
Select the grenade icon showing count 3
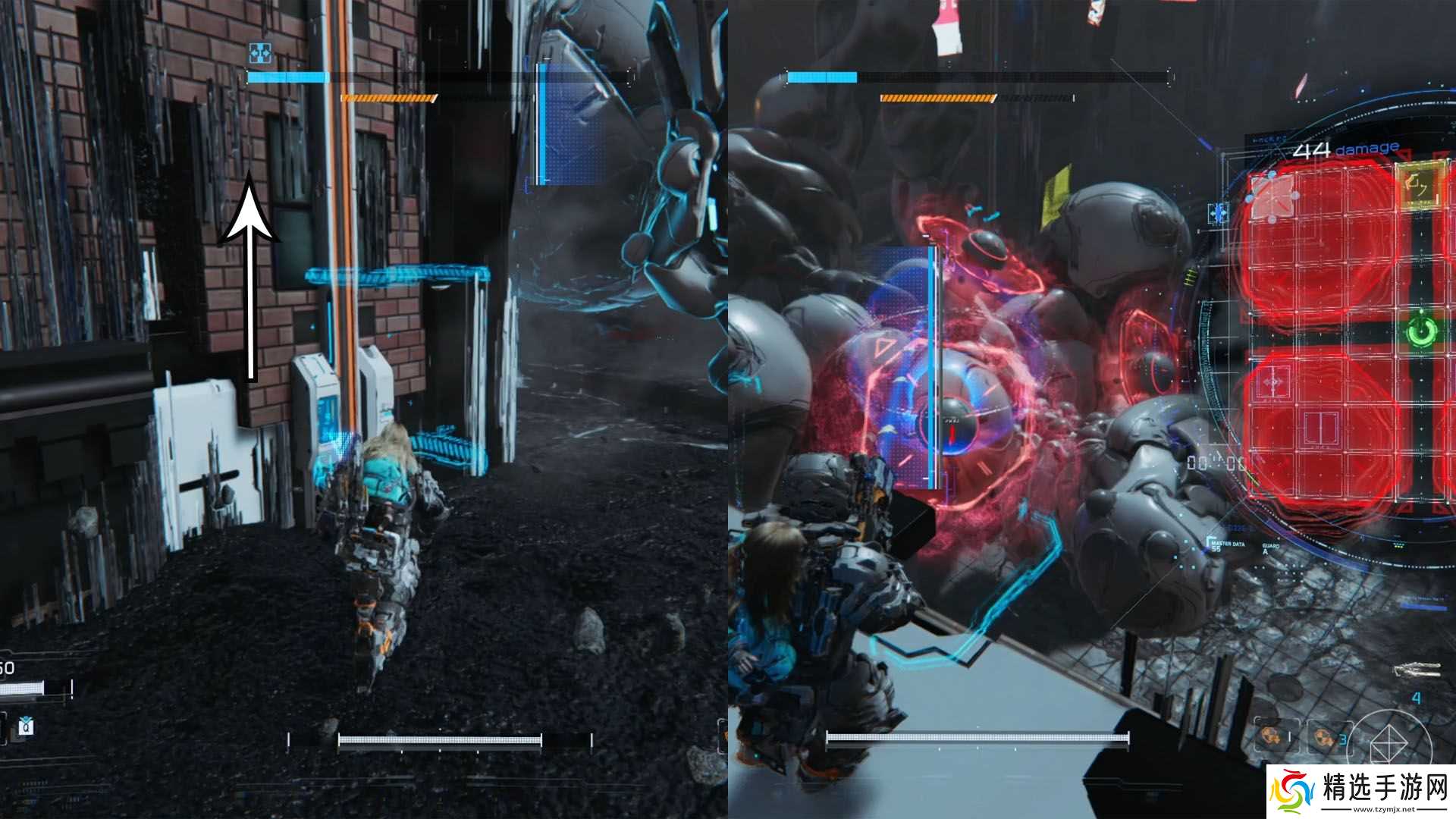[x=1323, y=738]
